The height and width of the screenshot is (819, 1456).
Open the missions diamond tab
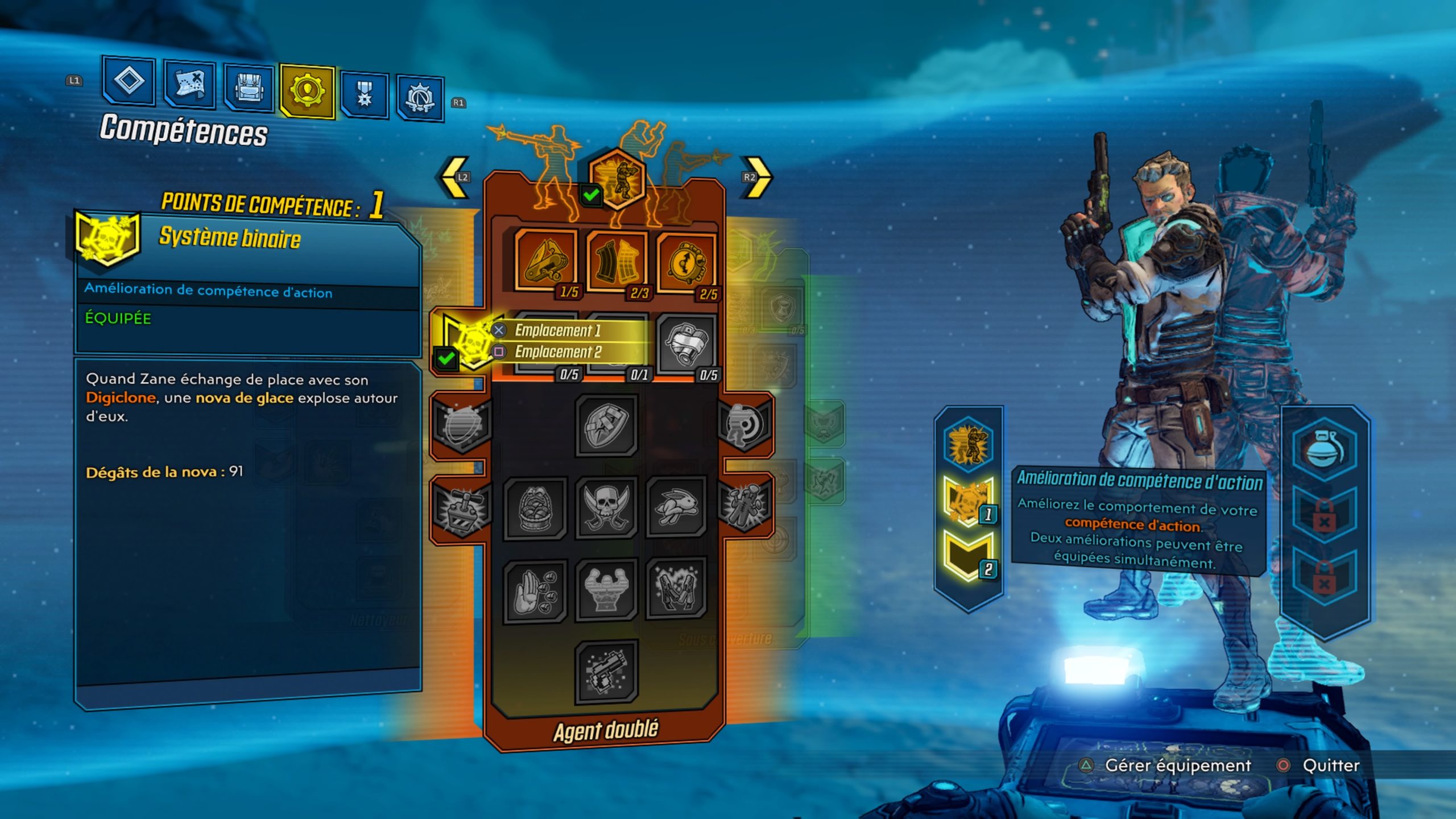129,81
